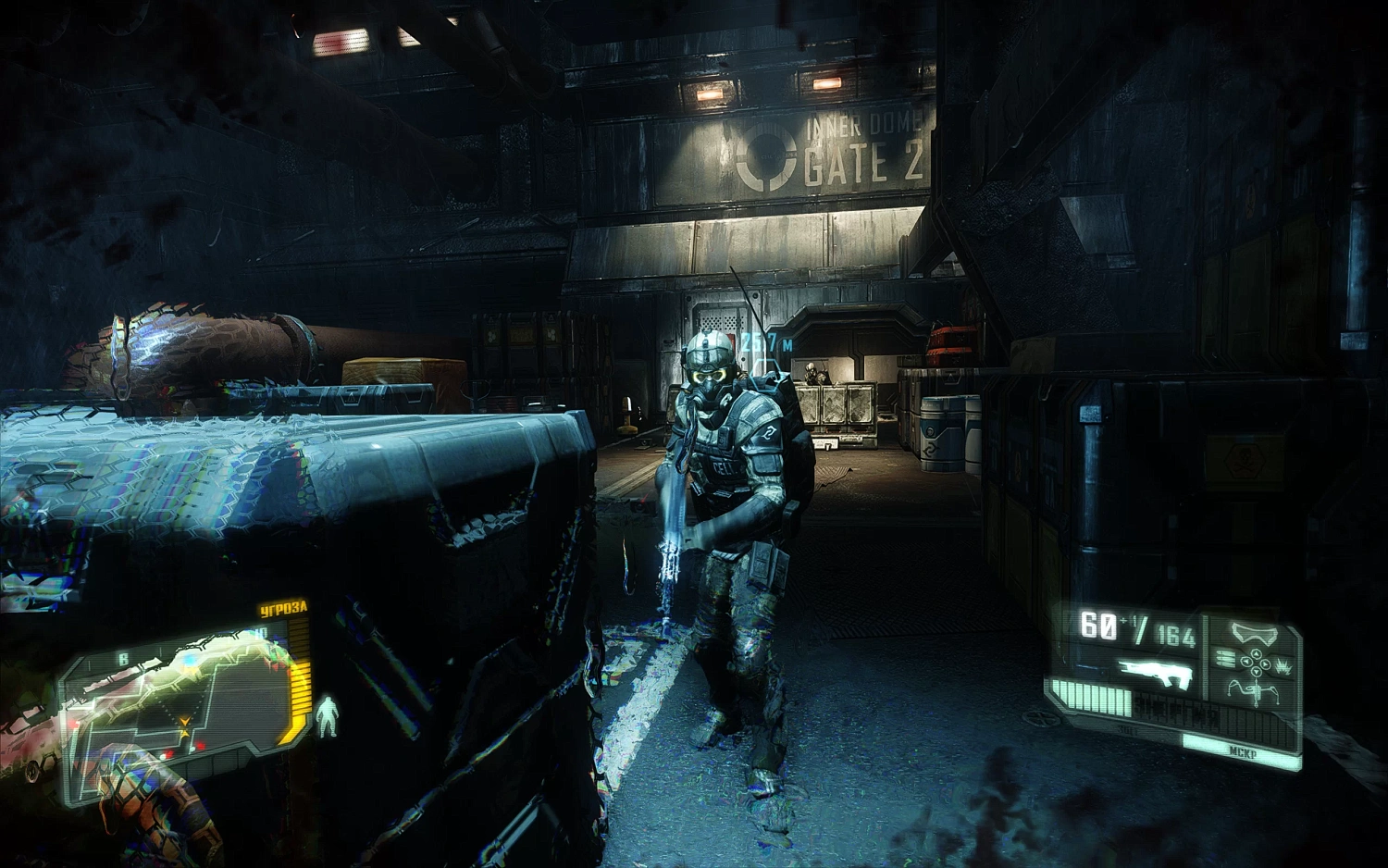Select the white soldier figure beside the minimap
This screenshot has height=868, width=1388.
click(327, 717)
